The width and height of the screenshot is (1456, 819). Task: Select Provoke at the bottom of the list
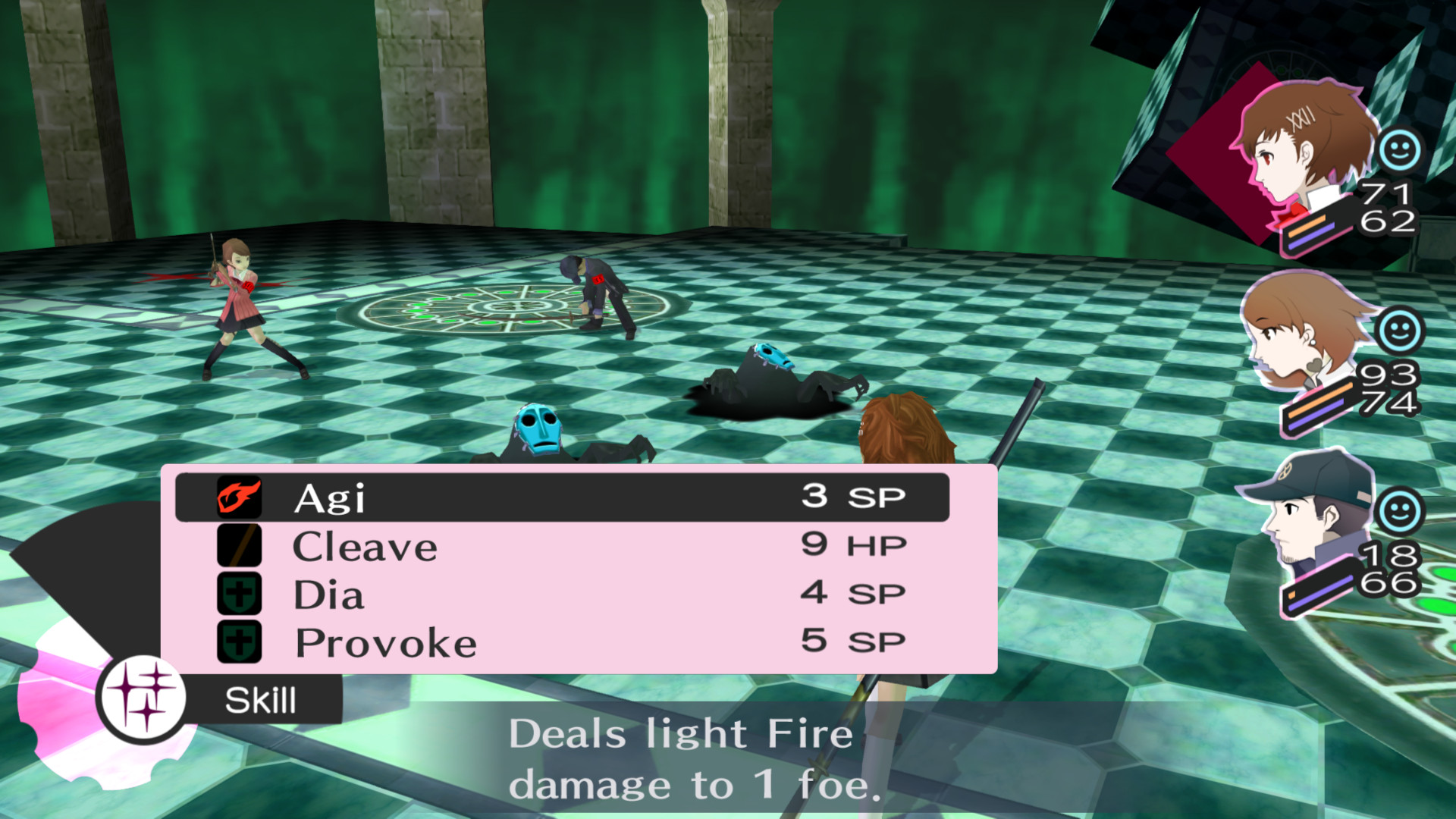[383, 642]
